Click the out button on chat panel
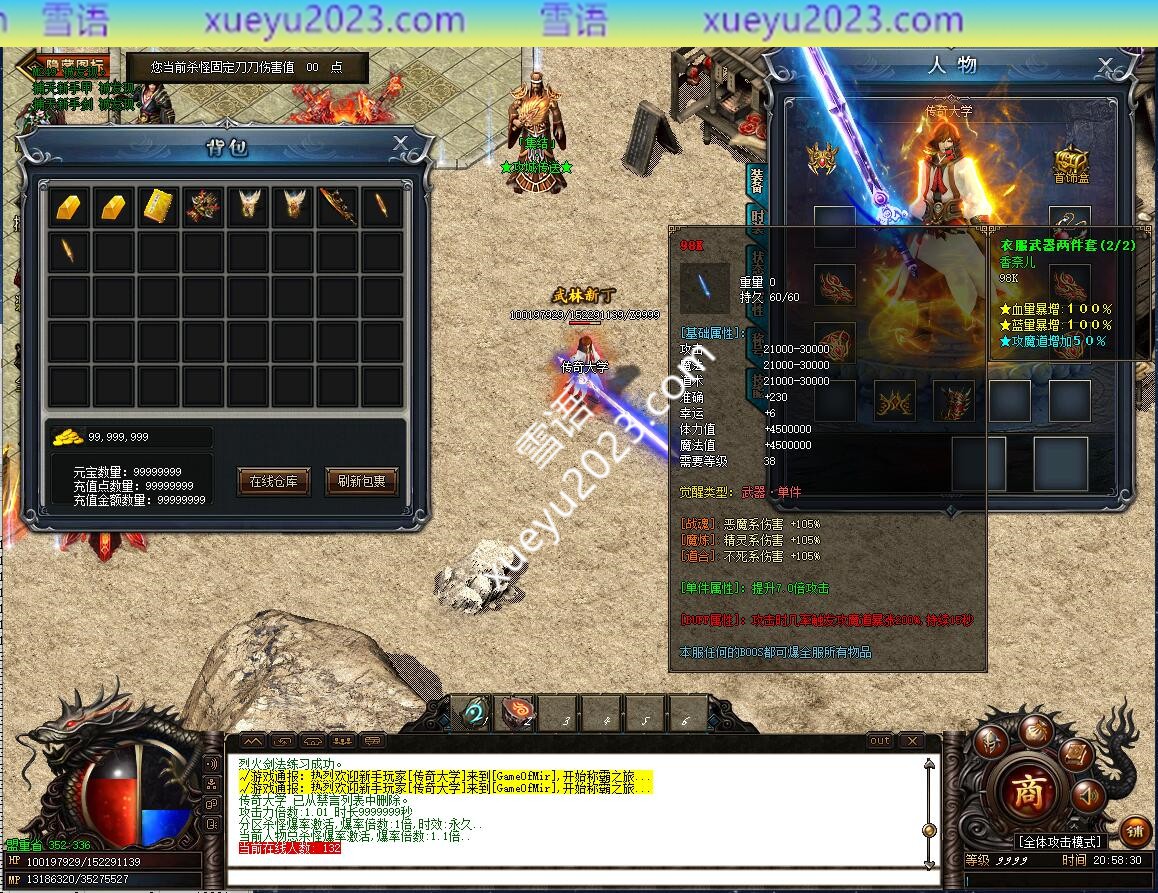This screenshot has height=893, width=1158. point(880,741)
